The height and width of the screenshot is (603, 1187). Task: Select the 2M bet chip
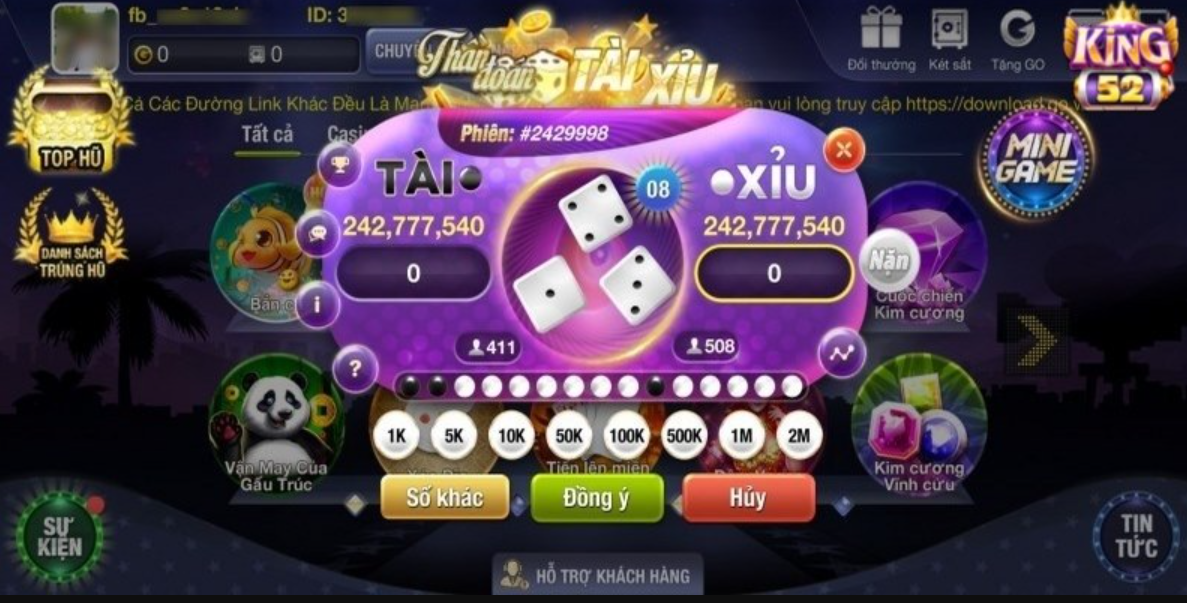click(x=798, y=436)
